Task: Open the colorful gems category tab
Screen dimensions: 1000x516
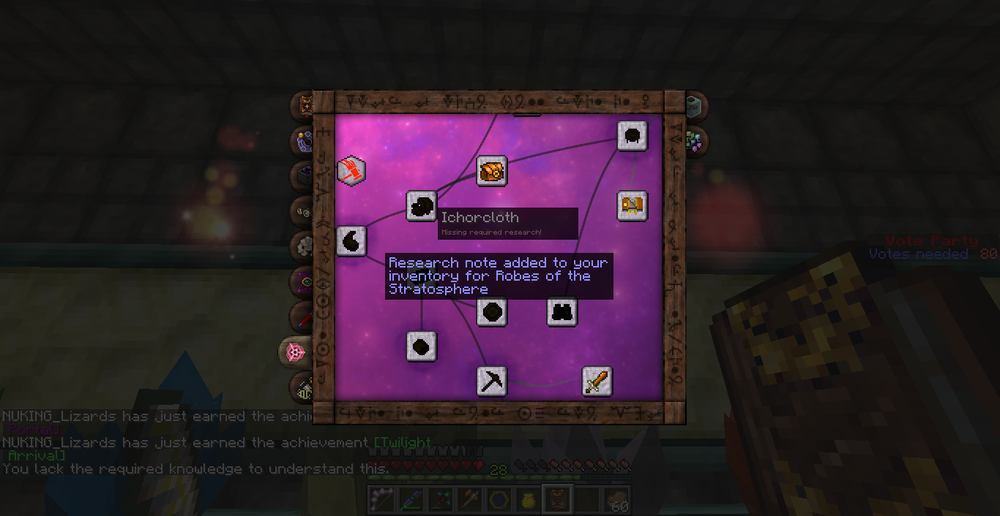Action: click(695, 141)
